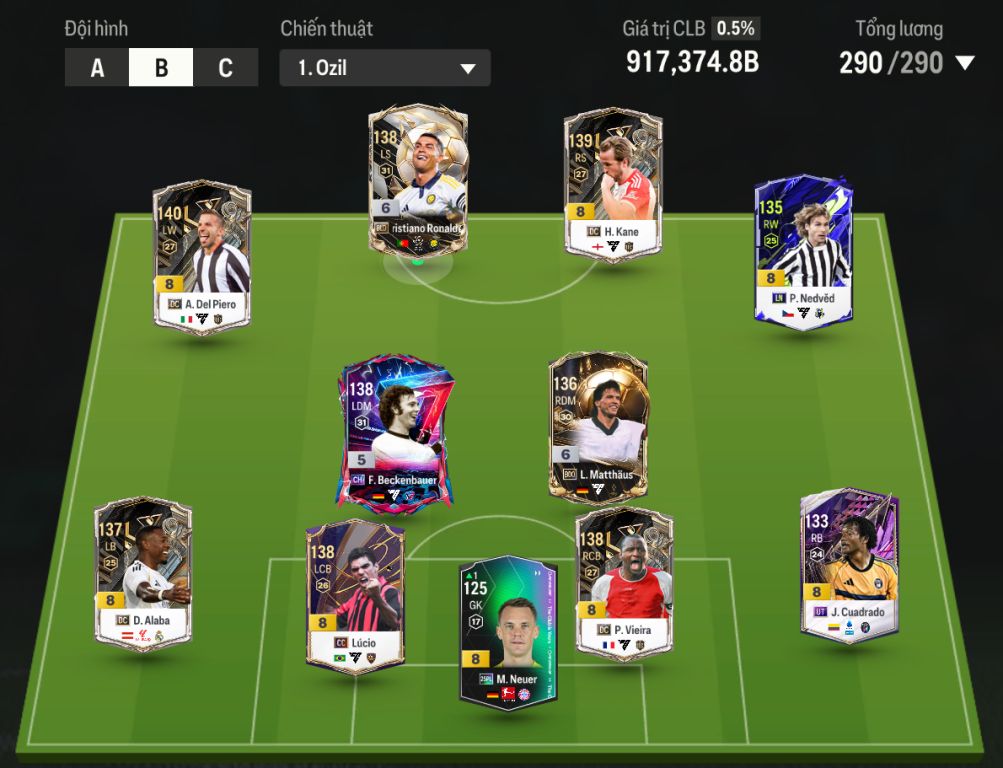Choose the J. Cuadrado RB card
The image size is (1003, 768).
(x=849, y=564)
